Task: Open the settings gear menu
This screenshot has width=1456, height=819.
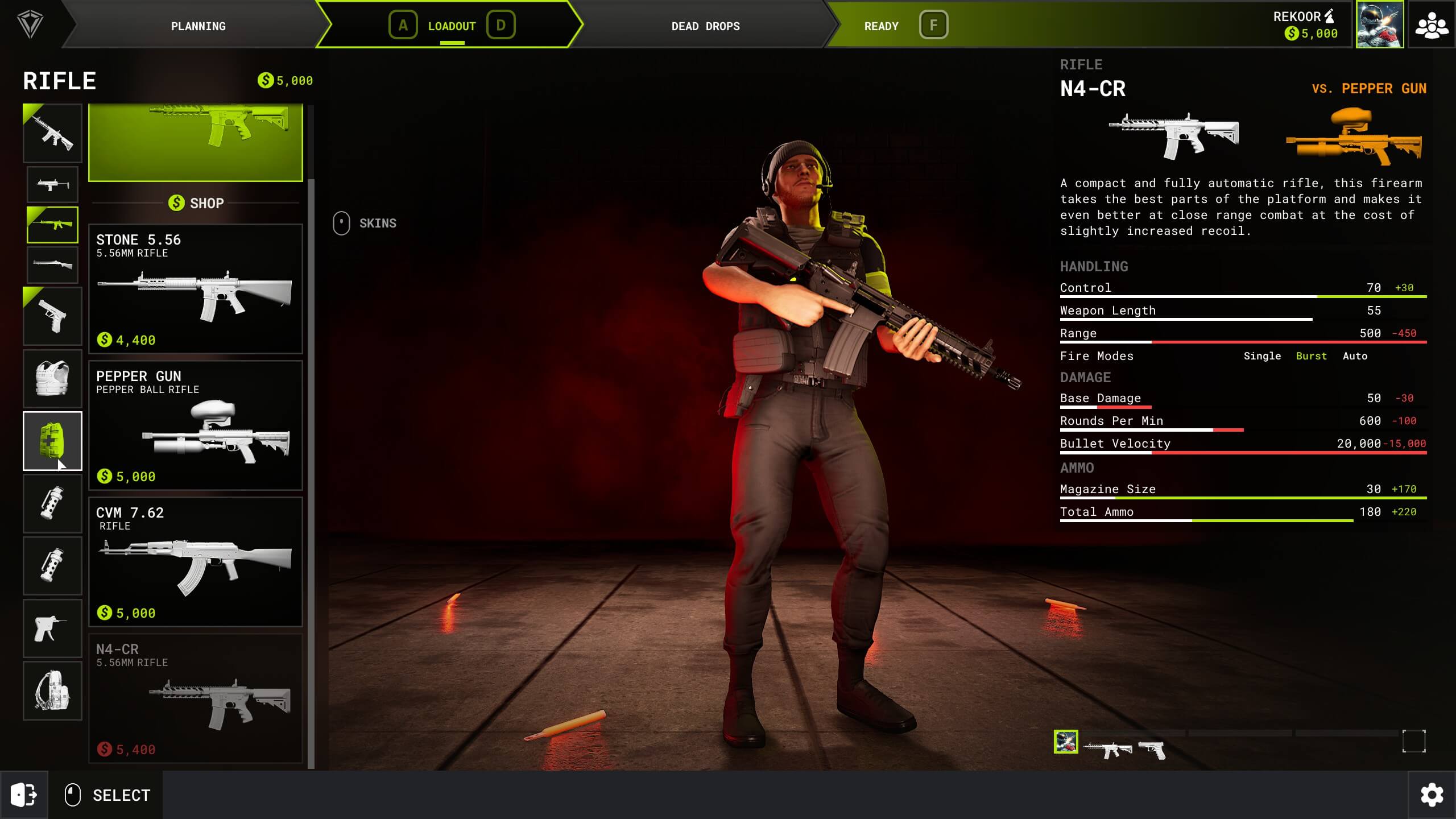Action: [x=1432, y=795]
